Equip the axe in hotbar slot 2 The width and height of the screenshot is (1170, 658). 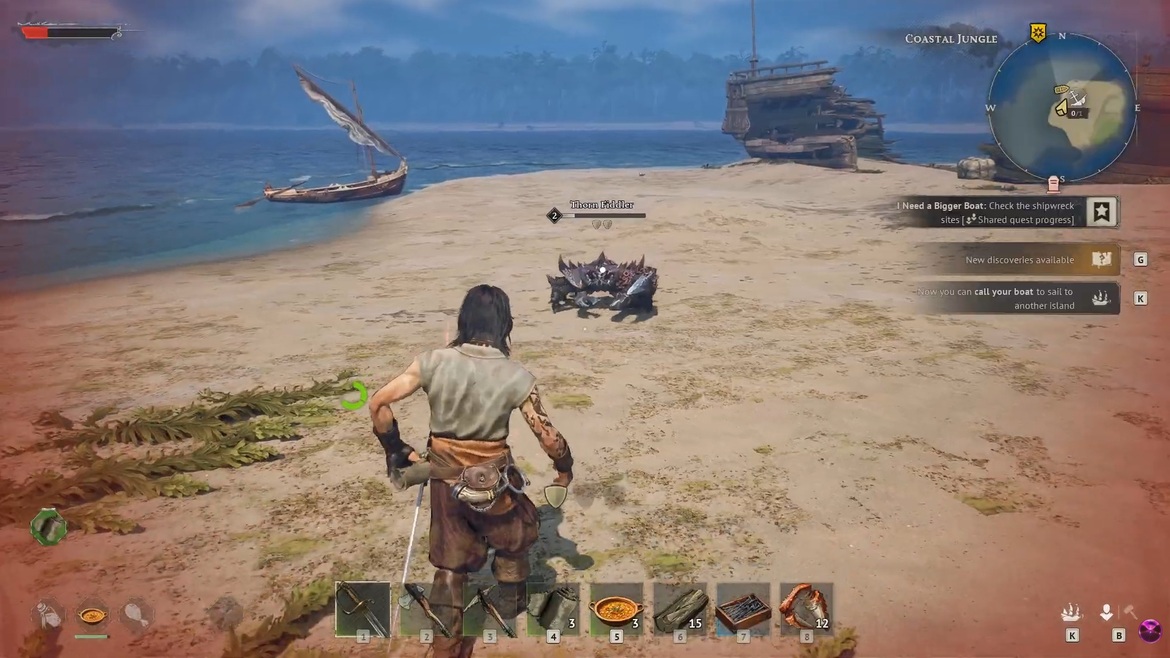tap(425, 608)
